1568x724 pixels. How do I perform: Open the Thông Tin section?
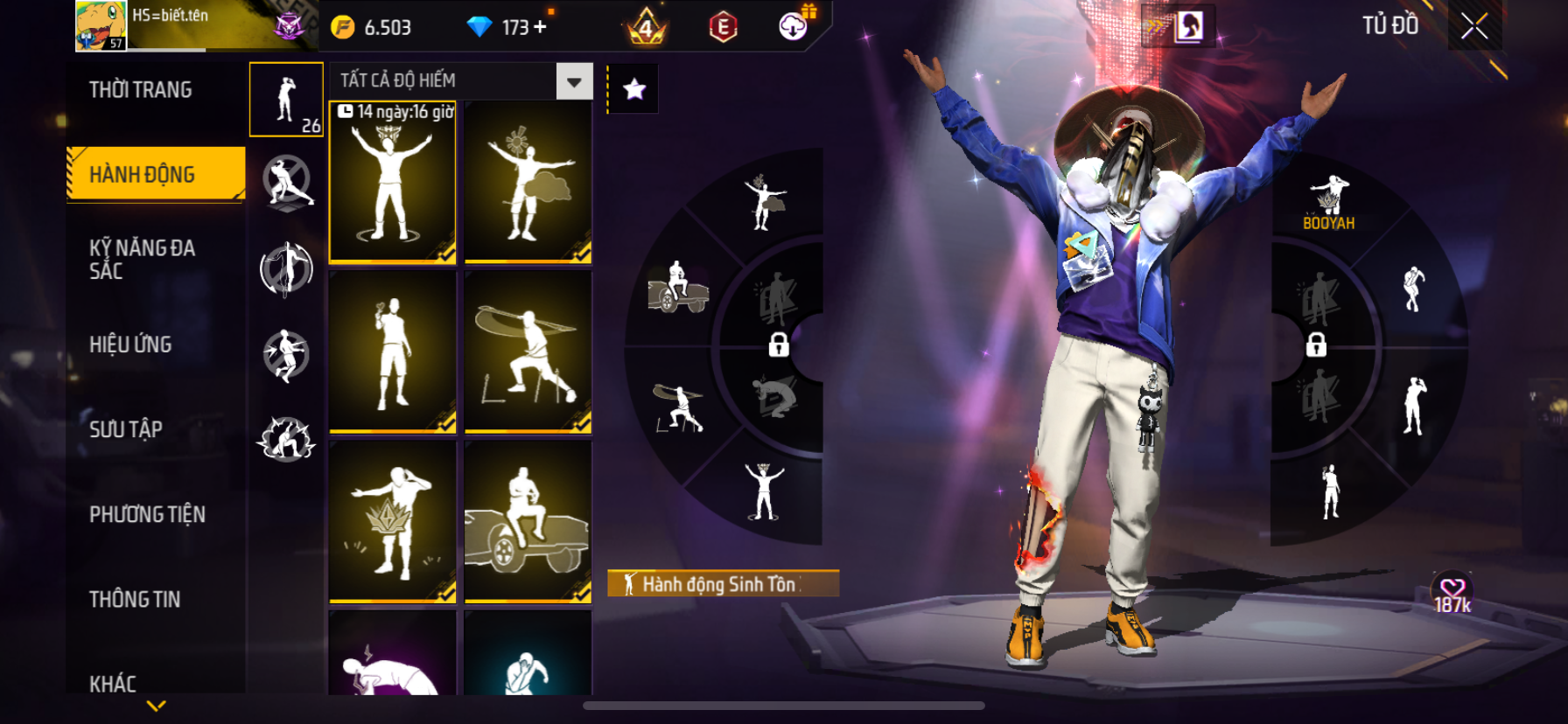click(x=135, y=599)
